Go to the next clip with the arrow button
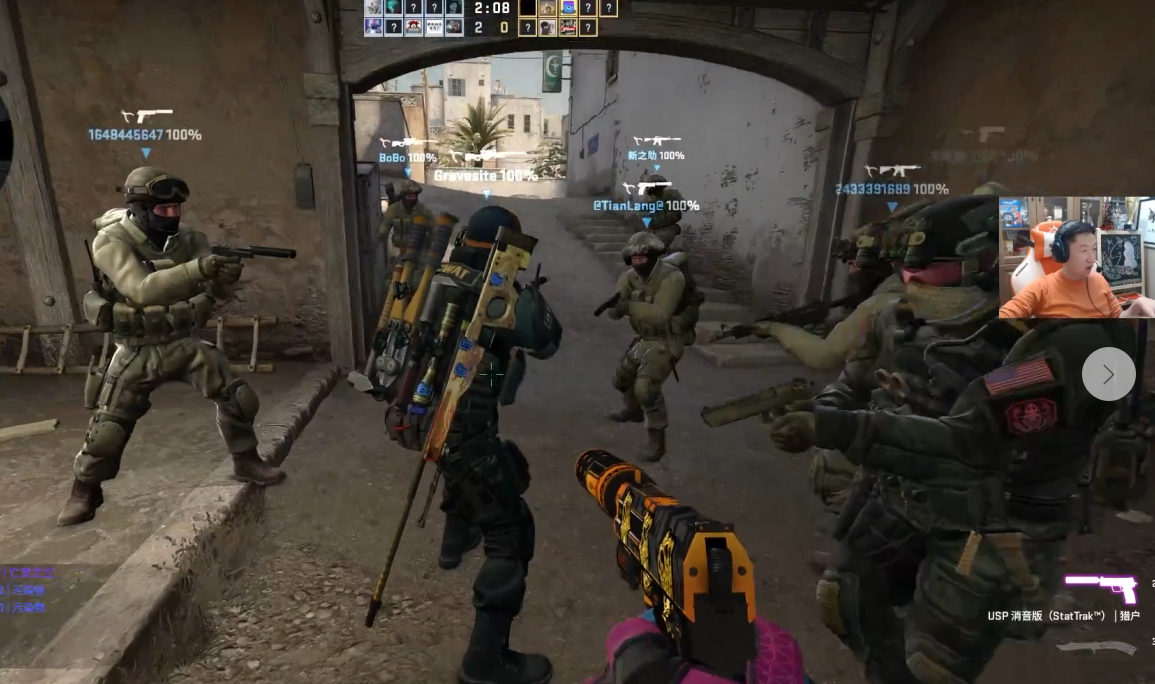 (x=1108, y=374)
